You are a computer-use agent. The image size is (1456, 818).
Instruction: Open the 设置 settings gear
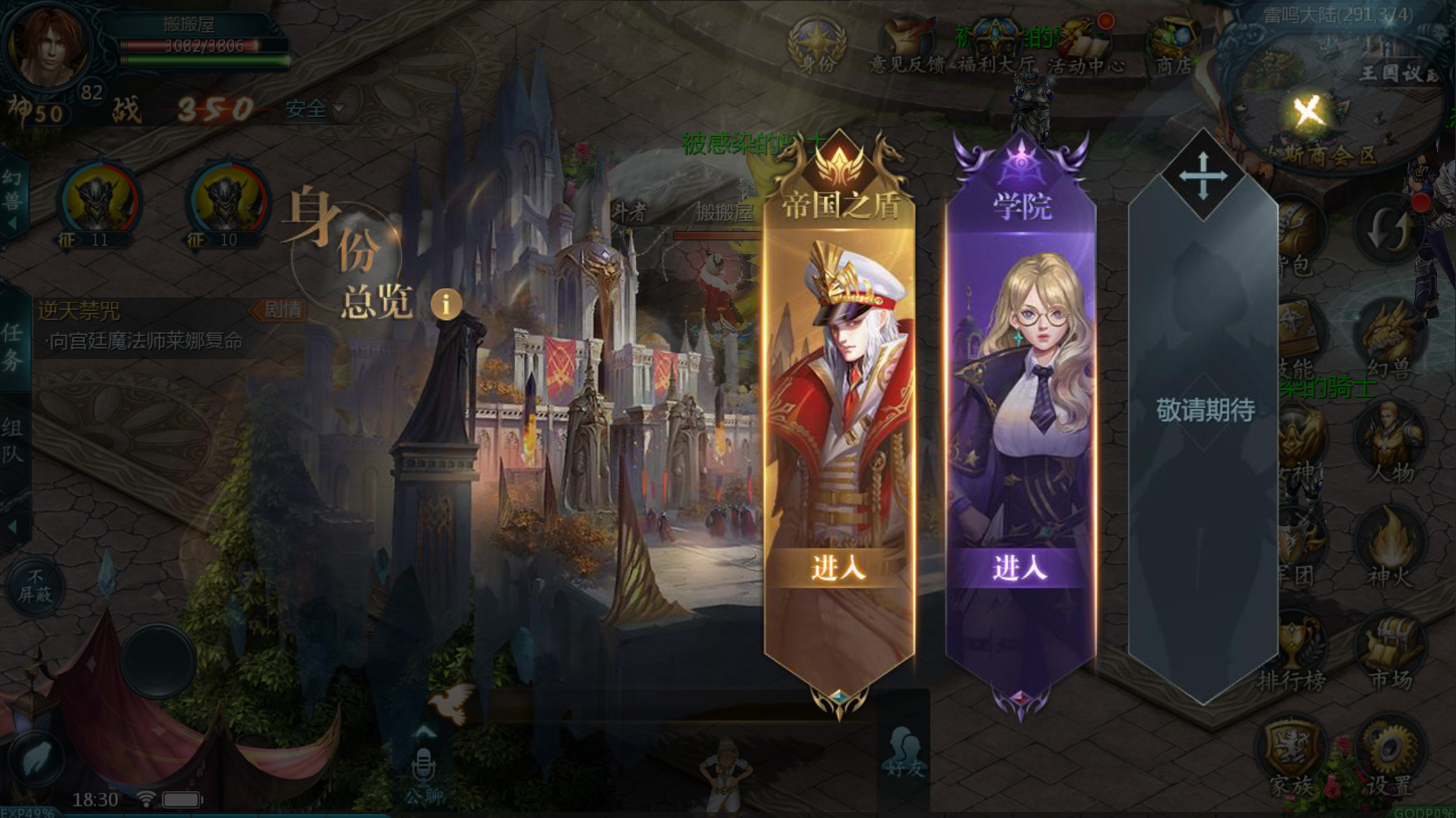[x=1389, y=757]
